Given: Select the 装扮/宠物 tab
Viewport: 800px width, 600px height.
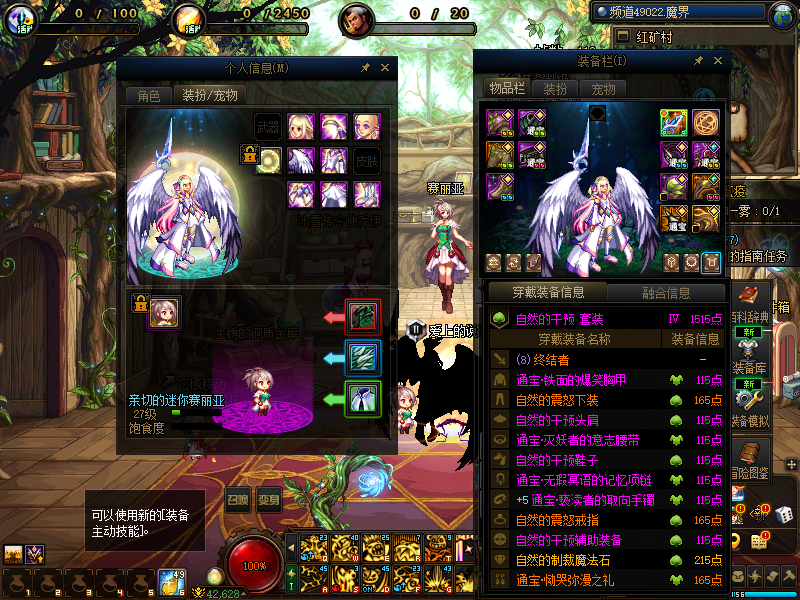Looking at the screenshot, I should [209, 96].
